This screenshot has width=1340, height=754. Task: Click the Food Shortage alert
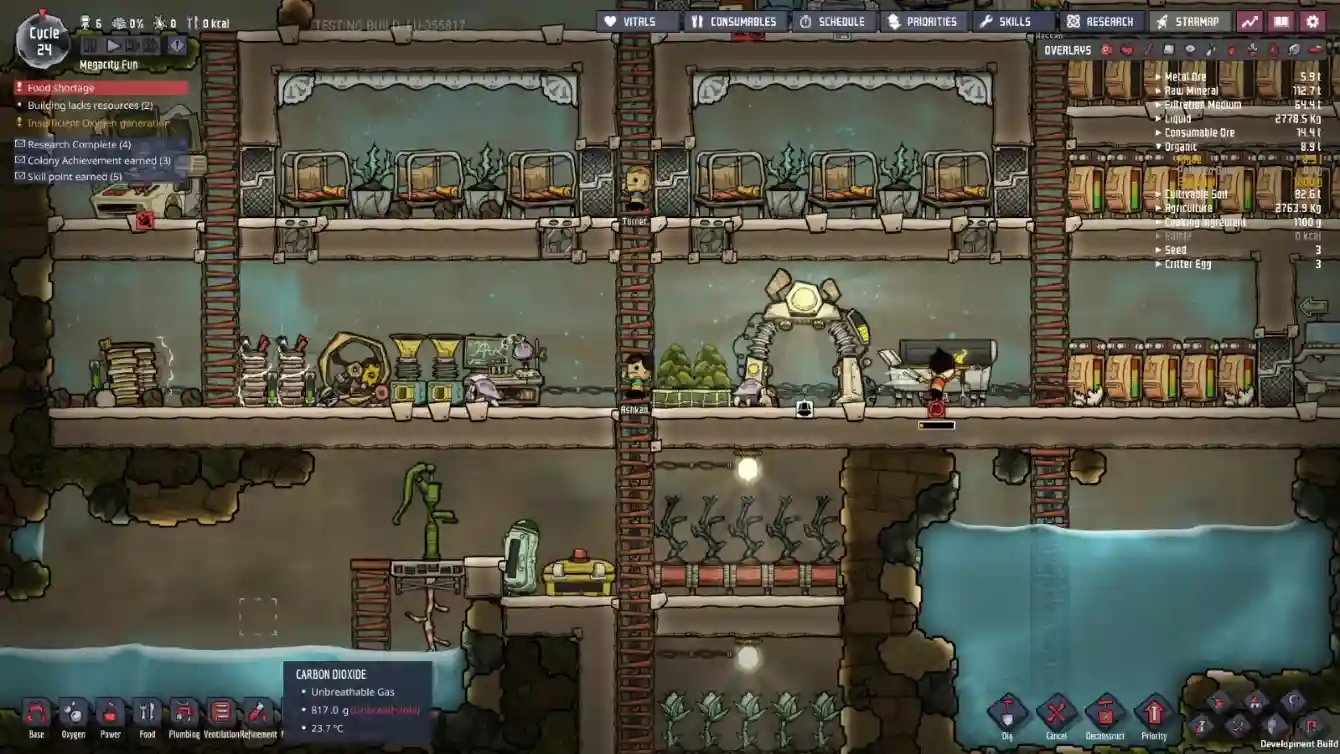(x=100, y=88)
